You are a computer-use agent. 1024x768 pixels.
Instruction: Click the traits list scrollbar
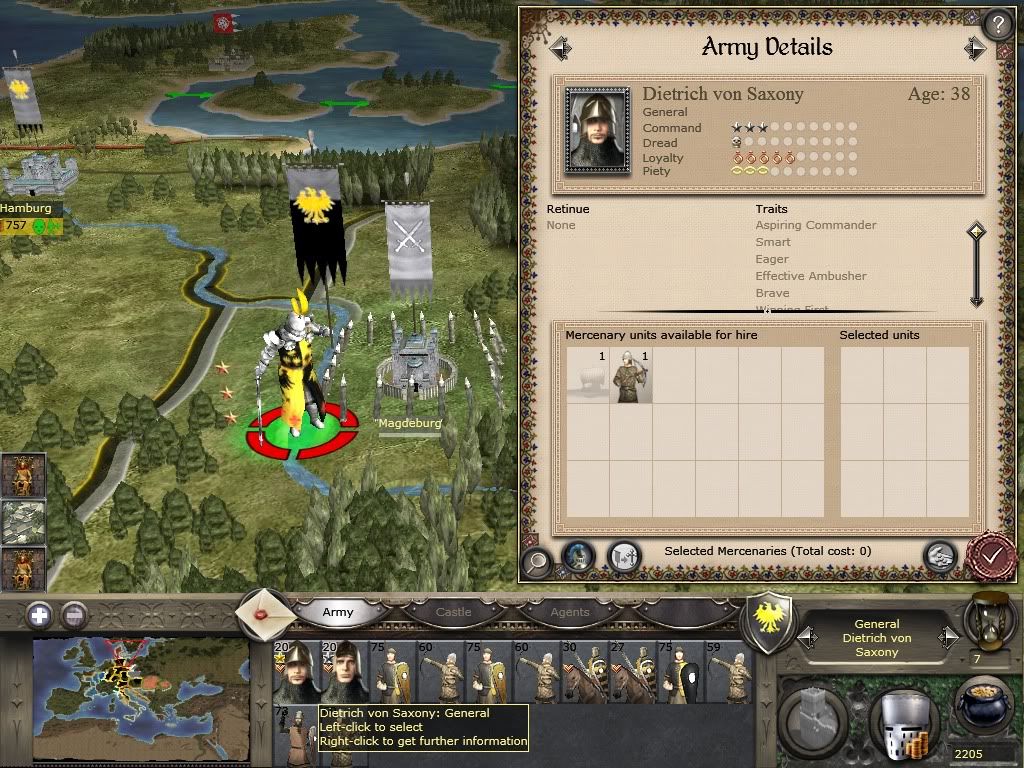[x=976, y=266]
